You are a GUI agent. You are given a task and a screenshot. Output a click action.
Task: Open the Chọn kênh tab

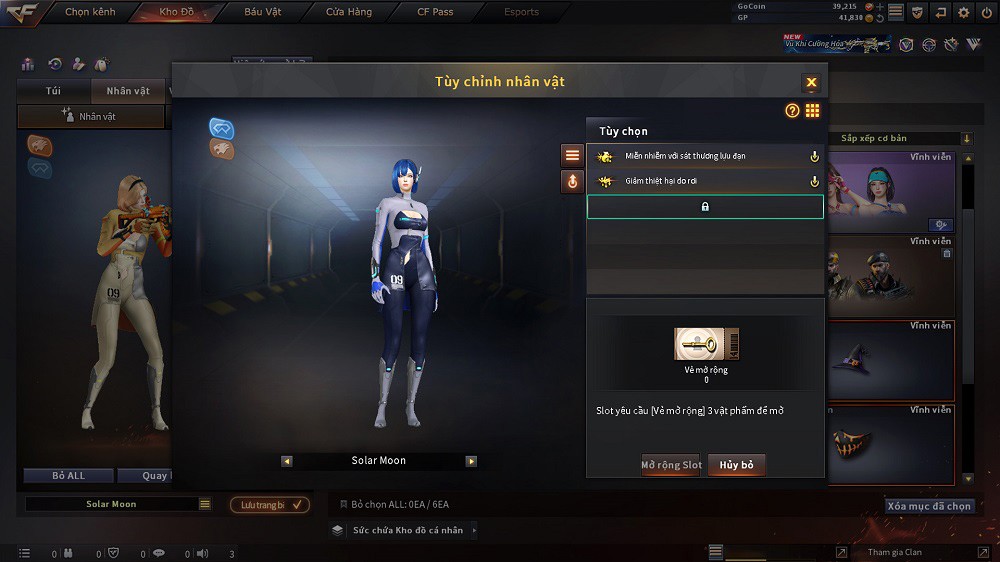tap(89, 12)
